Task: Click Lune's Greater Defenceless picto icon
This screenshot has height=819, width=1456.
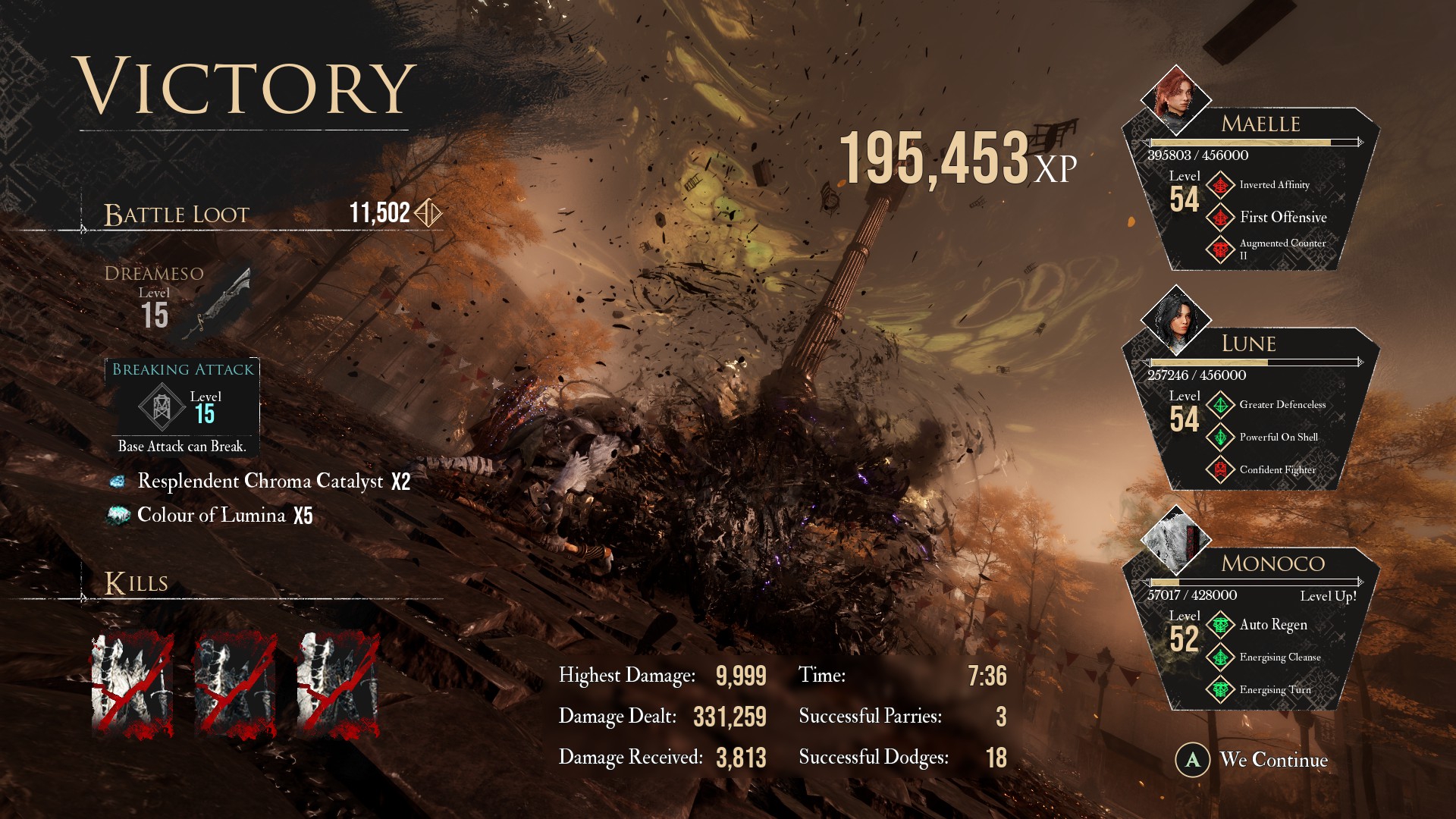Action: (1220, 405)
